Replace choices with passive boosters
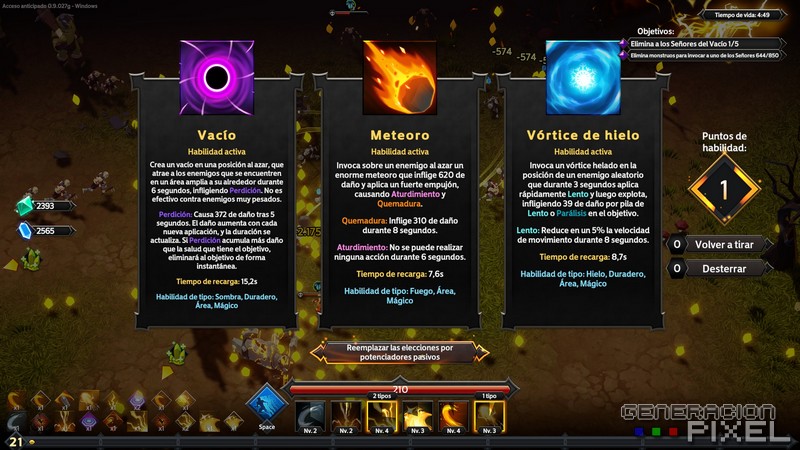 point(400,351)
